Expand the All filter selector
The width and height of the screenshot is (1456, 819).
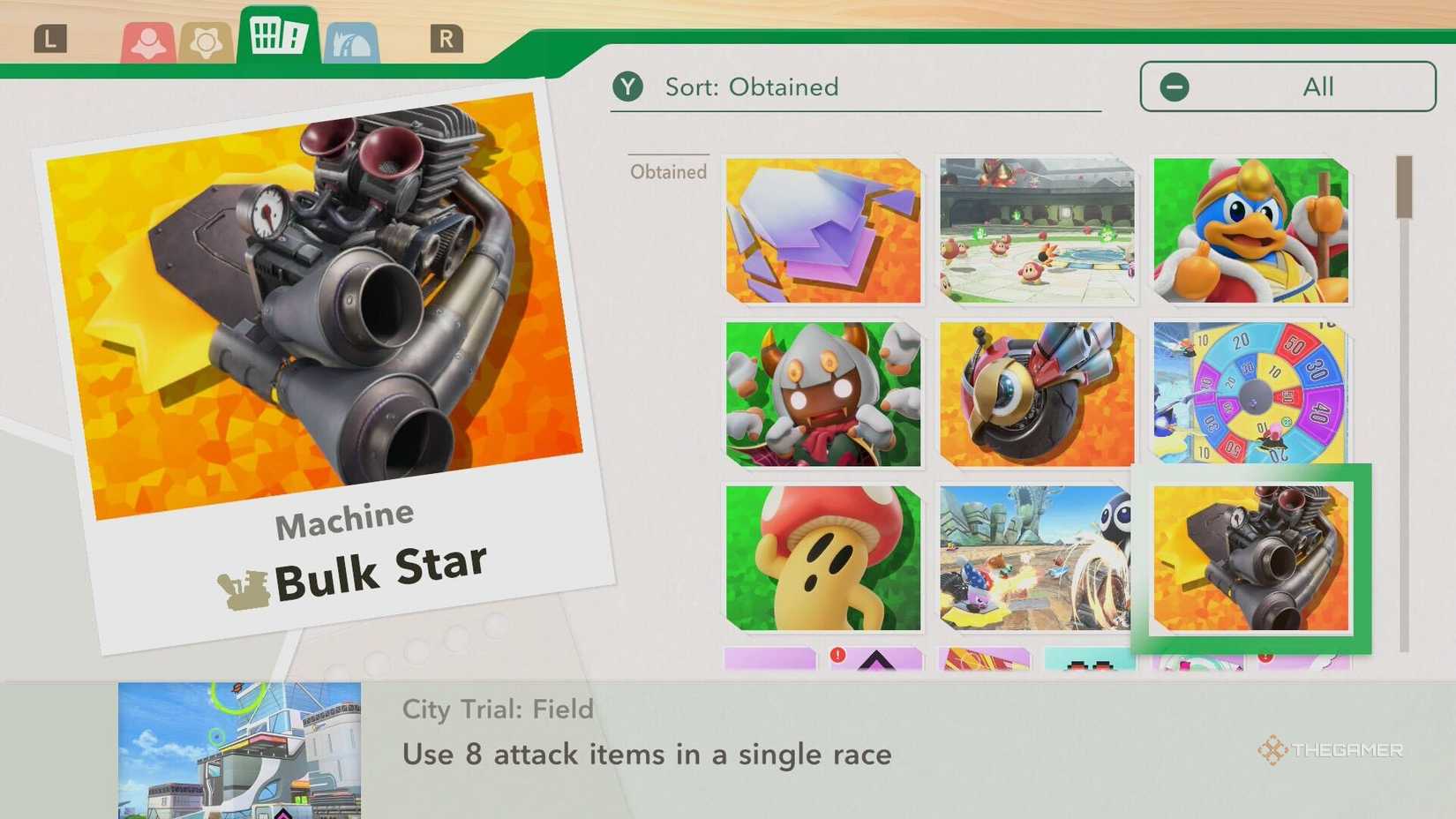(x=1287, y=86)
